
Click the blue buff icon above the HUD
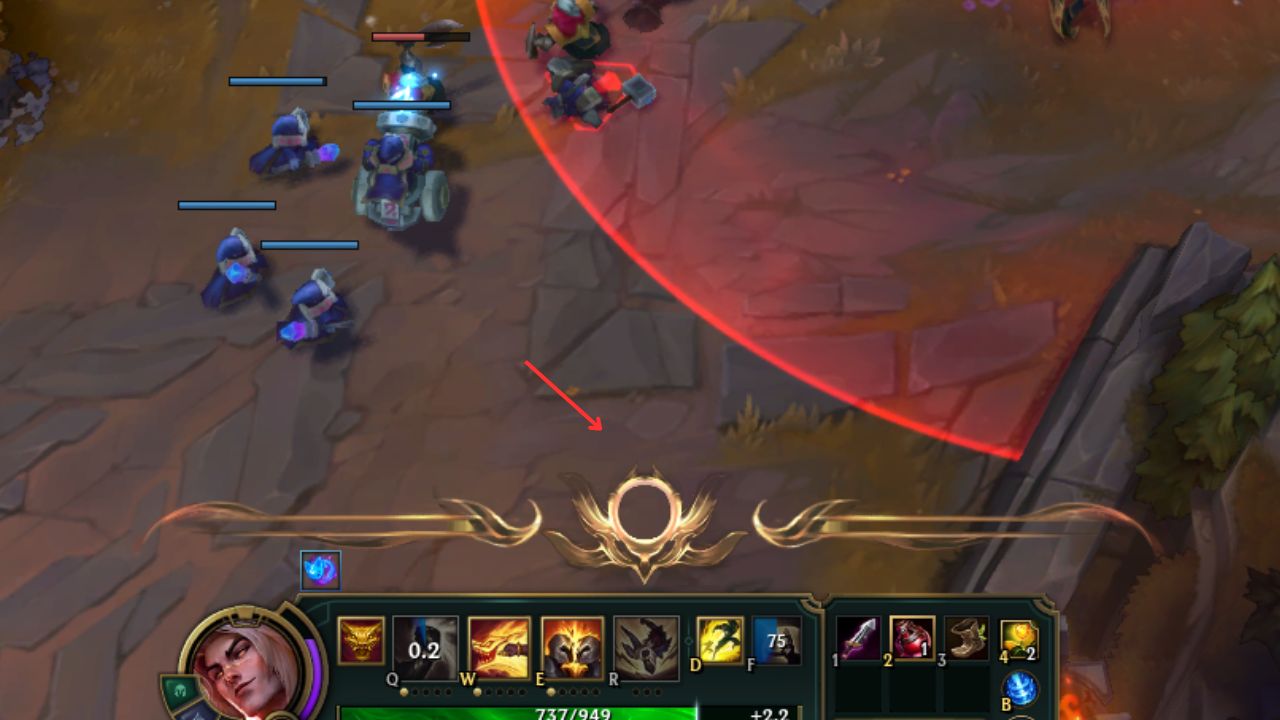pos(320,568)
